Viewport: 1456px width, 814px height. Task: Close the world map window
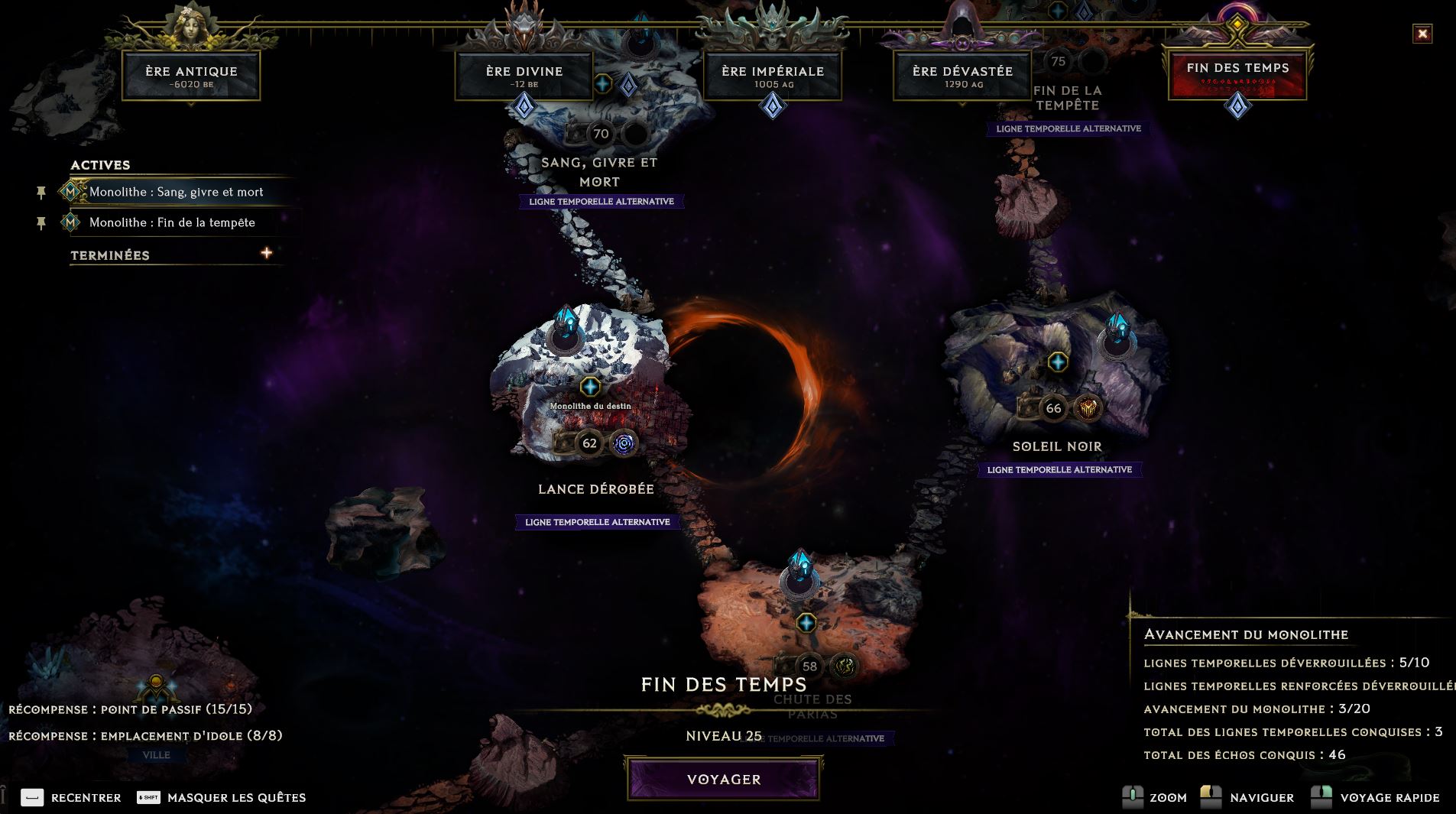[1422, 34]
